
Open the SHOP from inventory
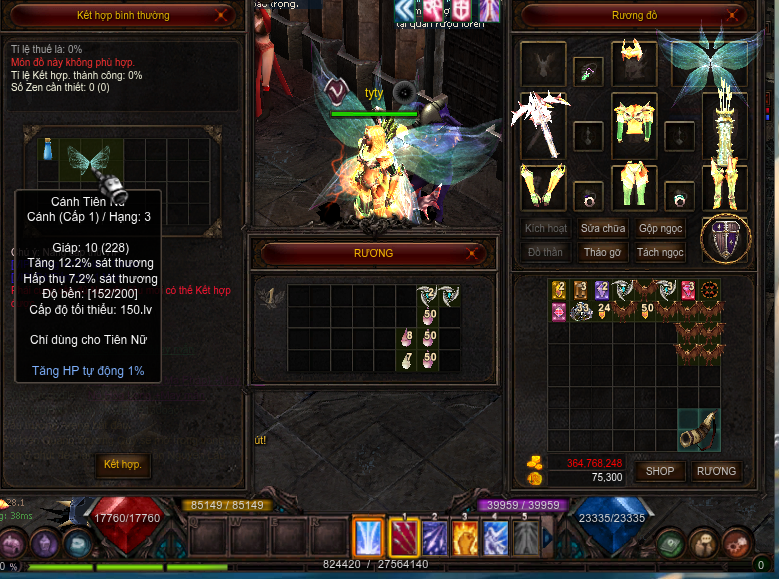tap(659, 470)
